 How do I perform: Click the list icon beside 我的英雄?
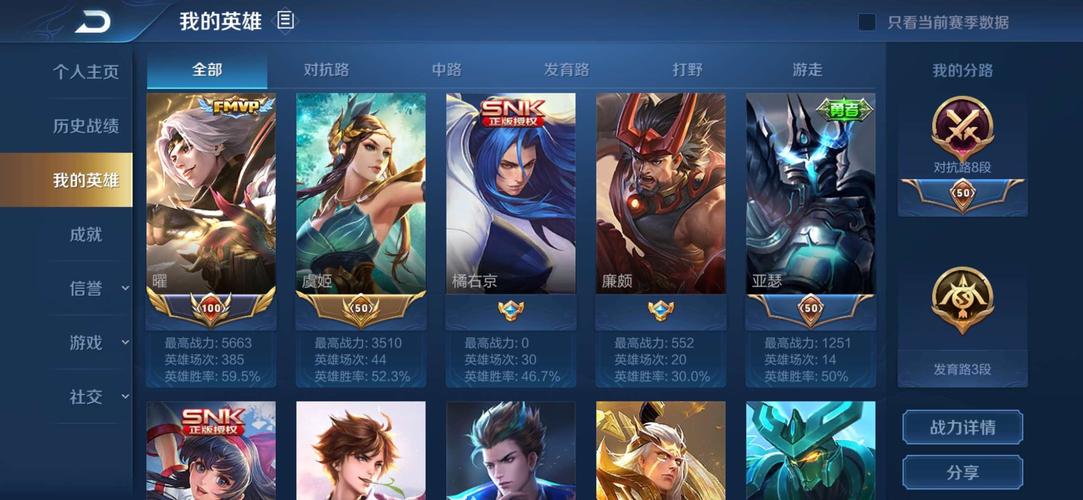coord(286,20)
